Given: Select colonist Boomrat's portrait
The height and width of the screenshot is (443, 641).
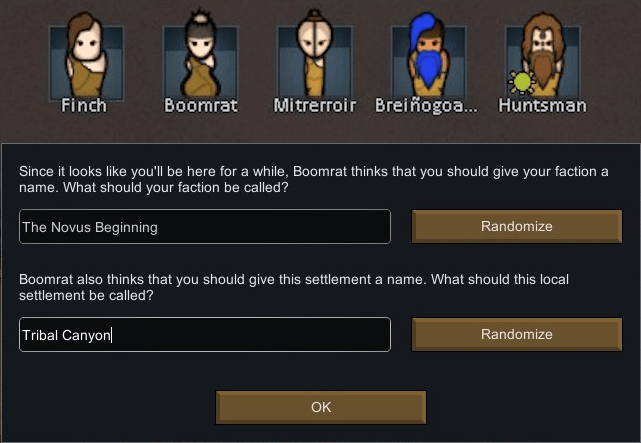Looking at the screenshot, I should tap(201, 59).
